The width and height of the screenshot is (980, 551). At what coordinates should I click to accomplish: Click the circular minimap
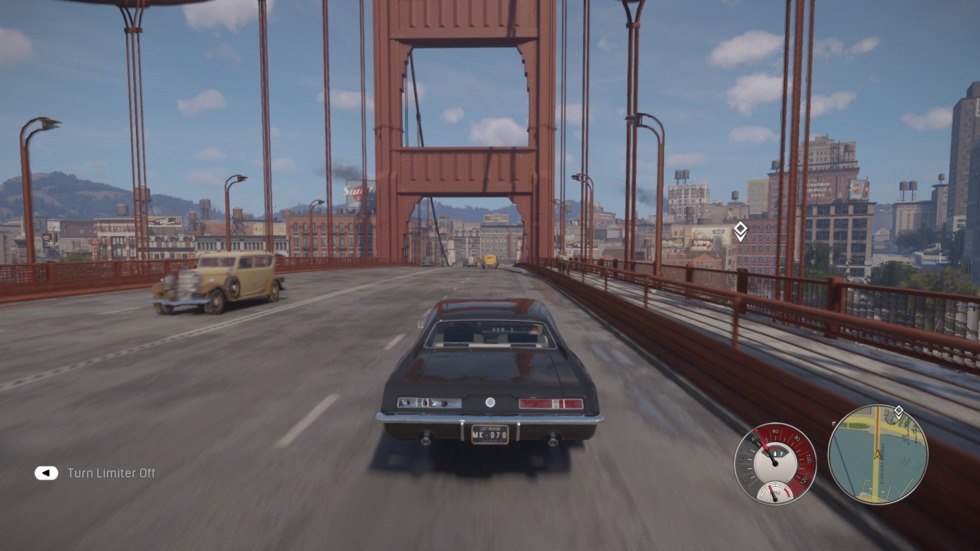[x=877, y=454]
